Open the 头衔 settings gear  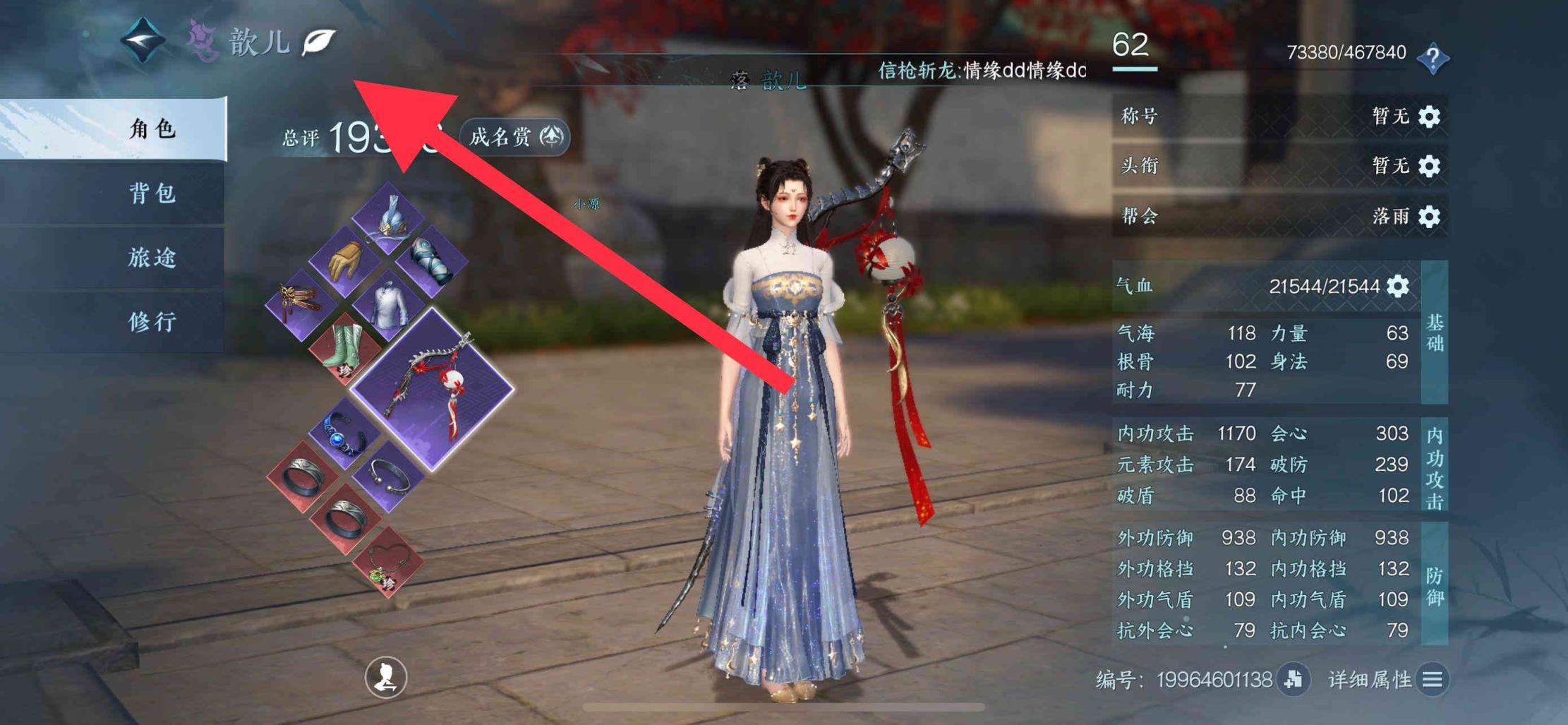point(1430,166)
